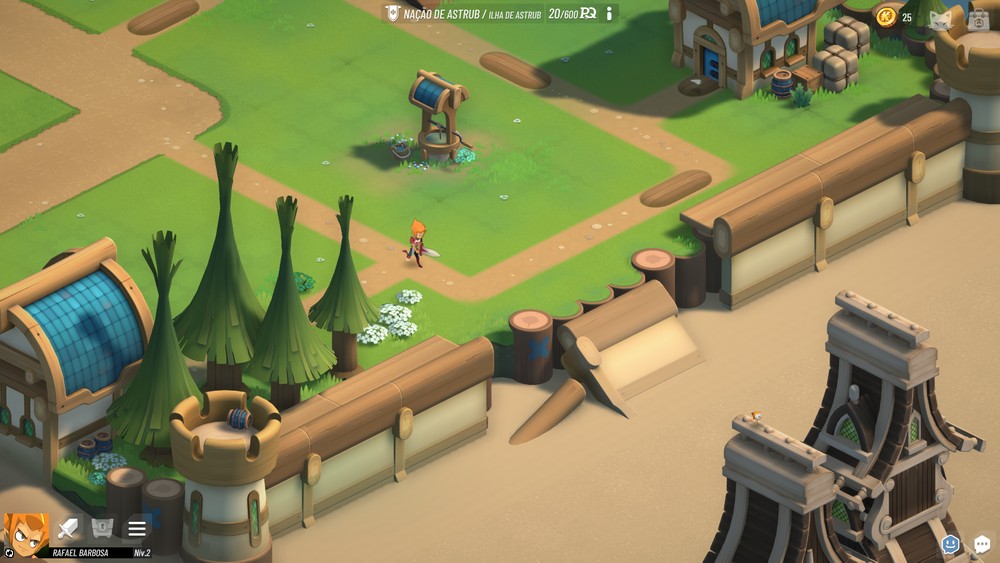This screenshot has height=563, width=1000.
Task: Open the shopping bag store icon
Action: 978,18
